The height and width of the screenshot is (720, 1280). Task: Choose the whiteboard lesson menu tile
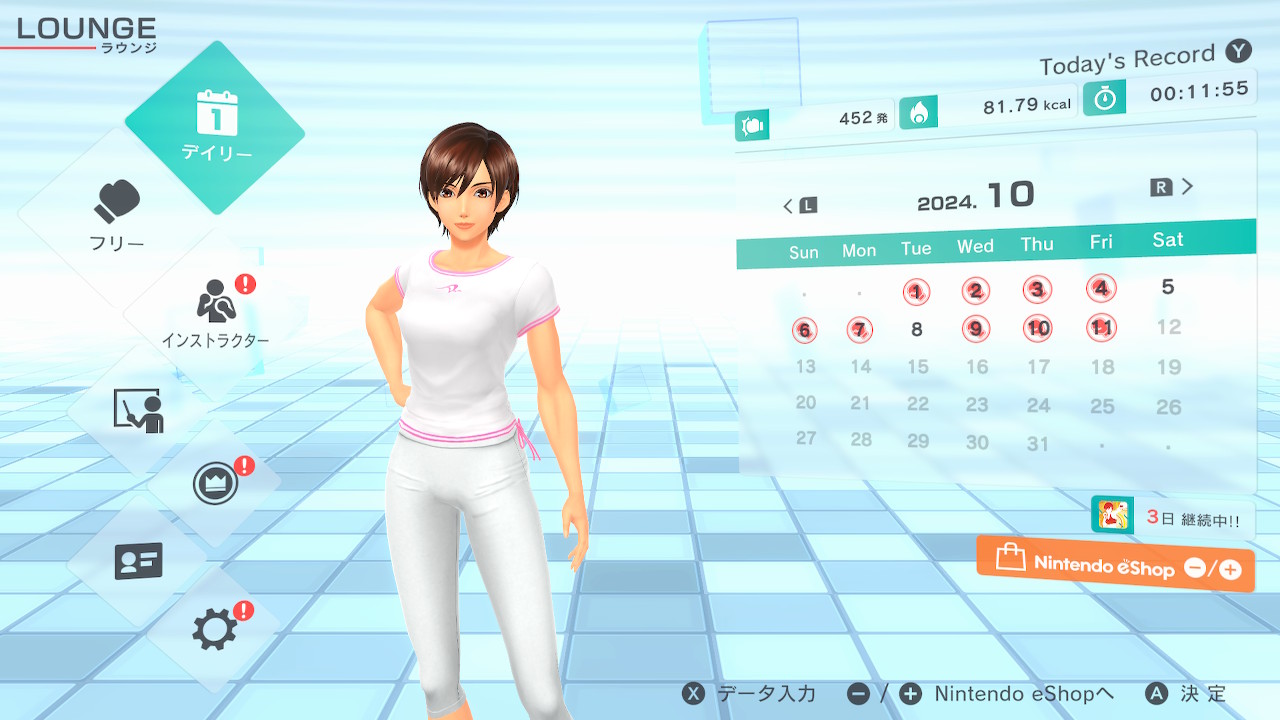[138, 410]
